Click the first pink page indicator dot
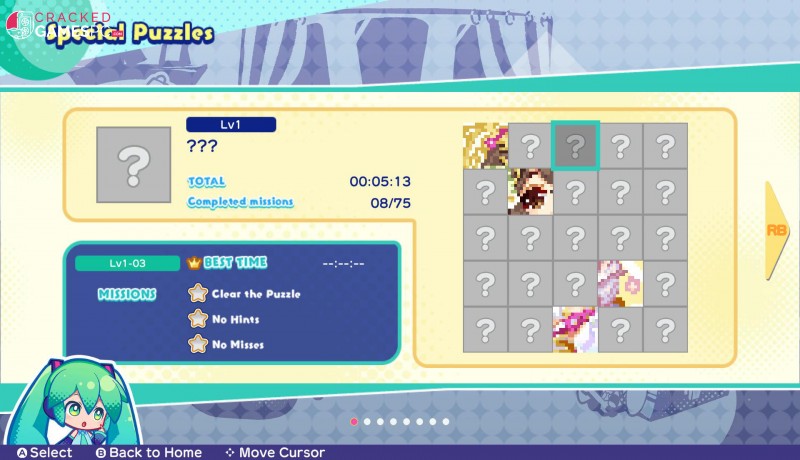Image resolution: width=800 pixels, height=460 pixels. point(354,422)
